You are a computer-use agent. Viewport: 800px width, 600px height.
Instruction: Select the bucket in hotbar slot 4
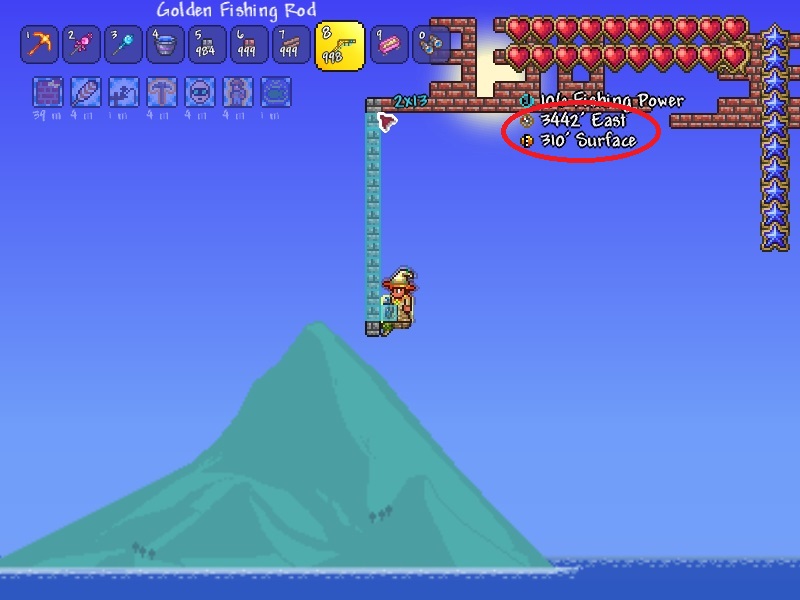165,44
